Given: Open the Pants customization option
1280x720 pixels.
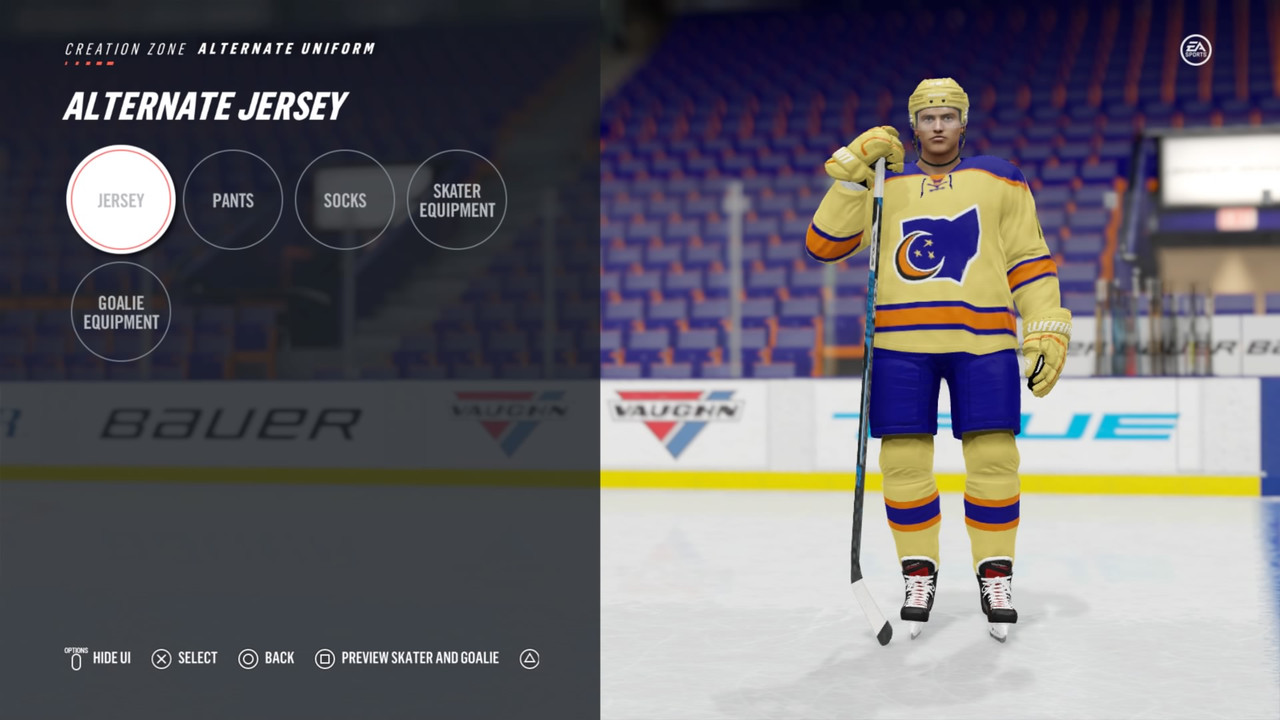Looking at the screenshot, I should (233, 200).
